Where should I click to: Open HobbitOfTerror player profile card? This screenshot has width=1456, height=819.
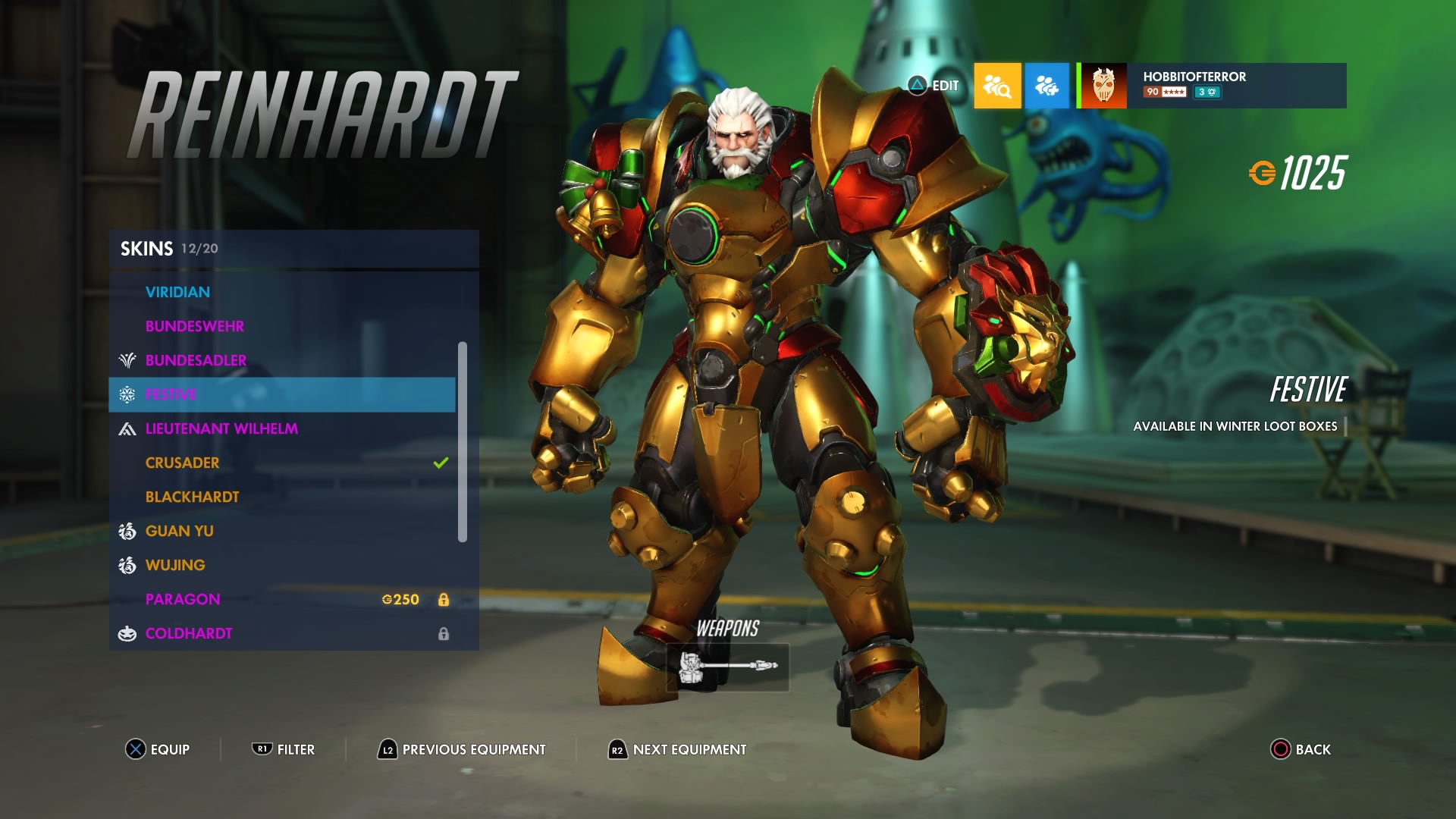[1213, 85]
